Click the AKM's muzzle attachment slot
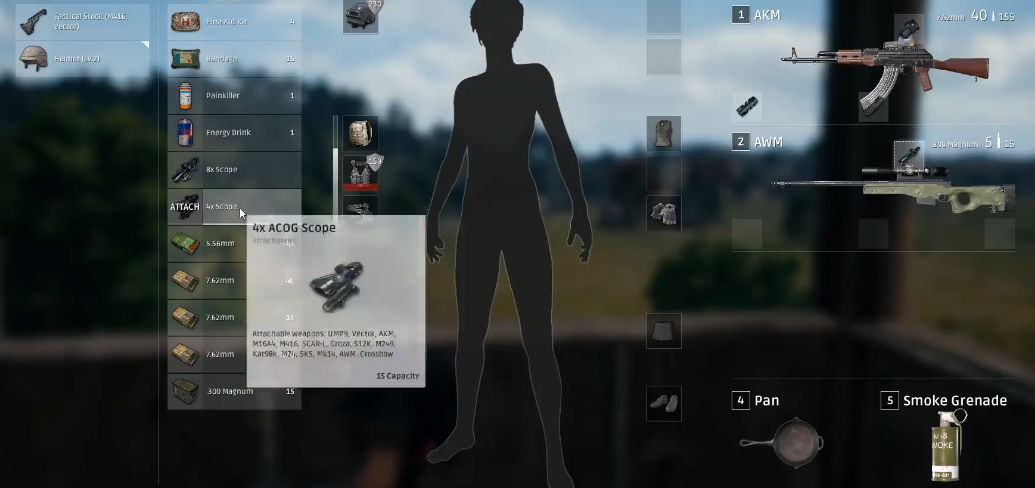 pos(746,106)
